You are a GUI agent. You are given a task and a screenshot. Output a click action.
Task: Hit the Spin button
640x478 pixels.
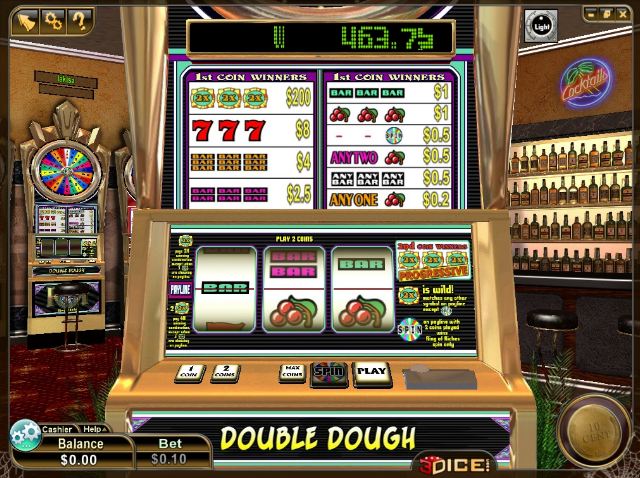point(328,372)
